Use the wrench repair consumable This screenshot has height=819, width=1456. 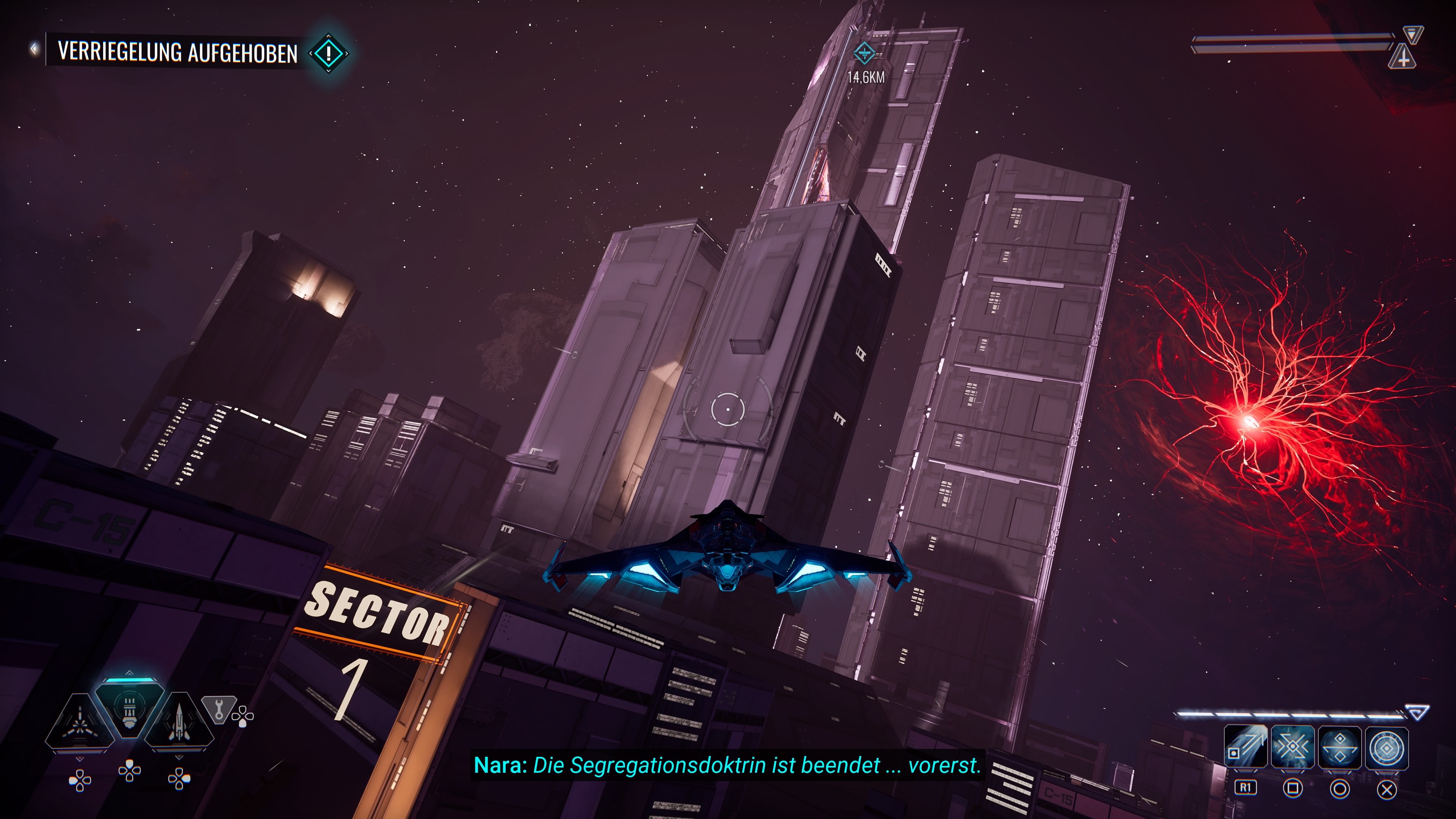click(219, 708)
